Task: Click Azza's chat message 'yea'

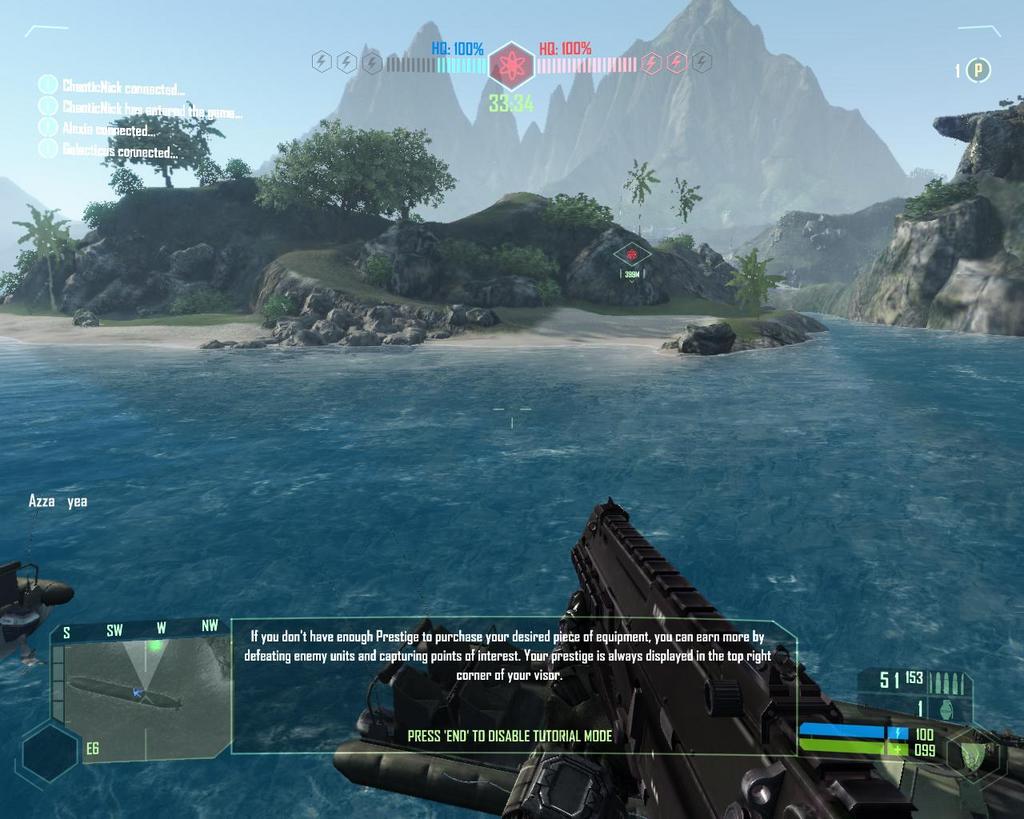Action: [58, 502]
